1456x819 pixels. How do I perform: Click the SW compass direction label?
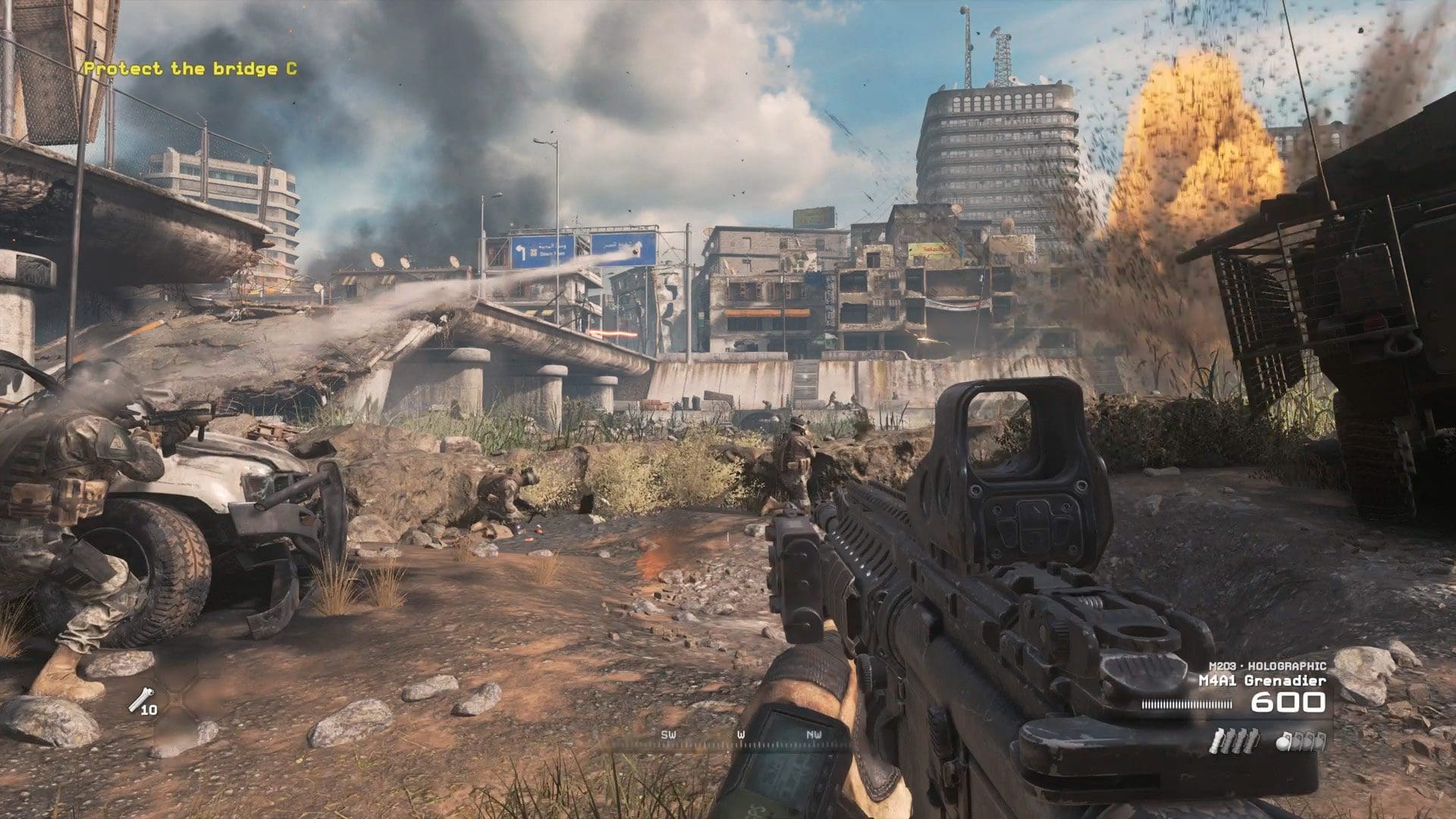[669, 734]
